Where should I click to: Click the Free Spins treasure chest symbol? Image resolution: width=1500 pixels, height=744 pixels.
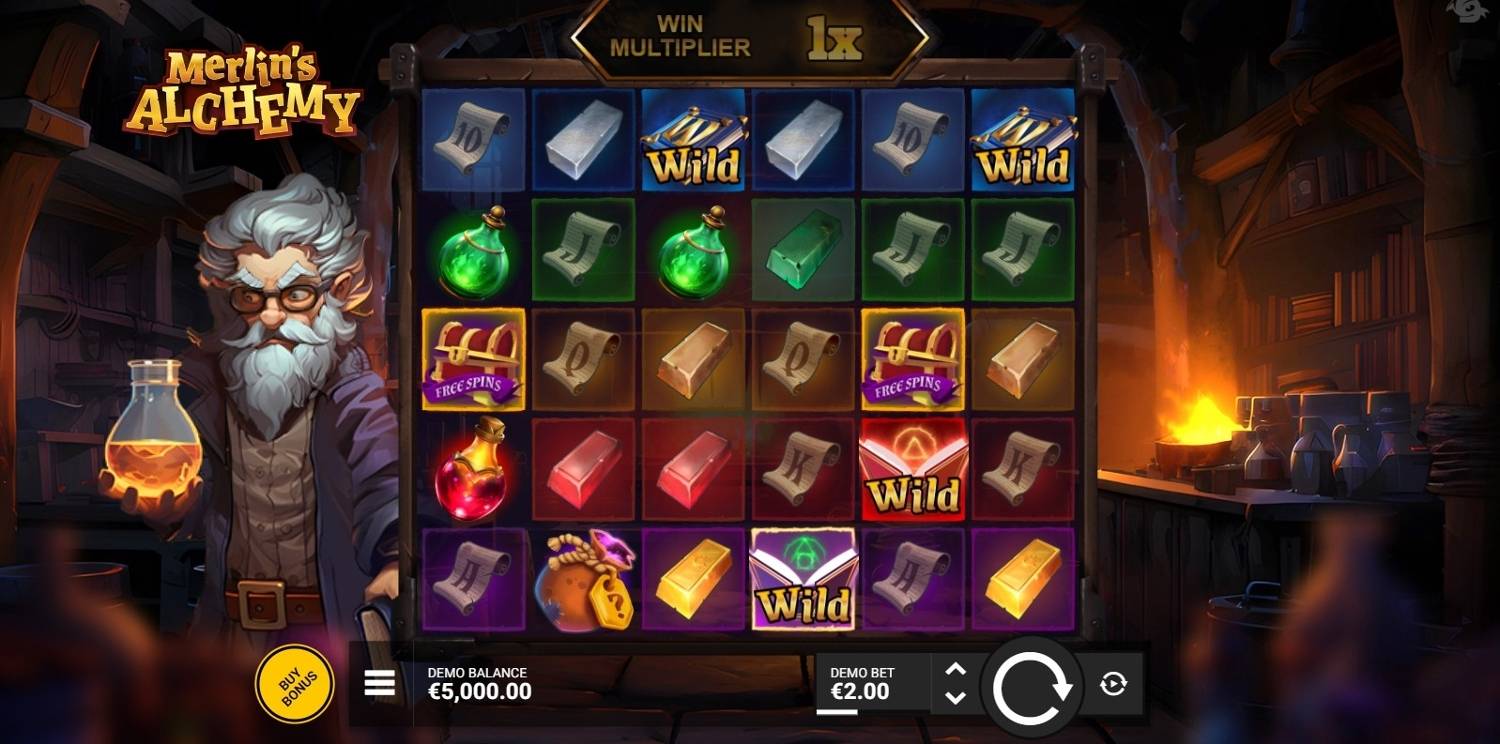472,360
